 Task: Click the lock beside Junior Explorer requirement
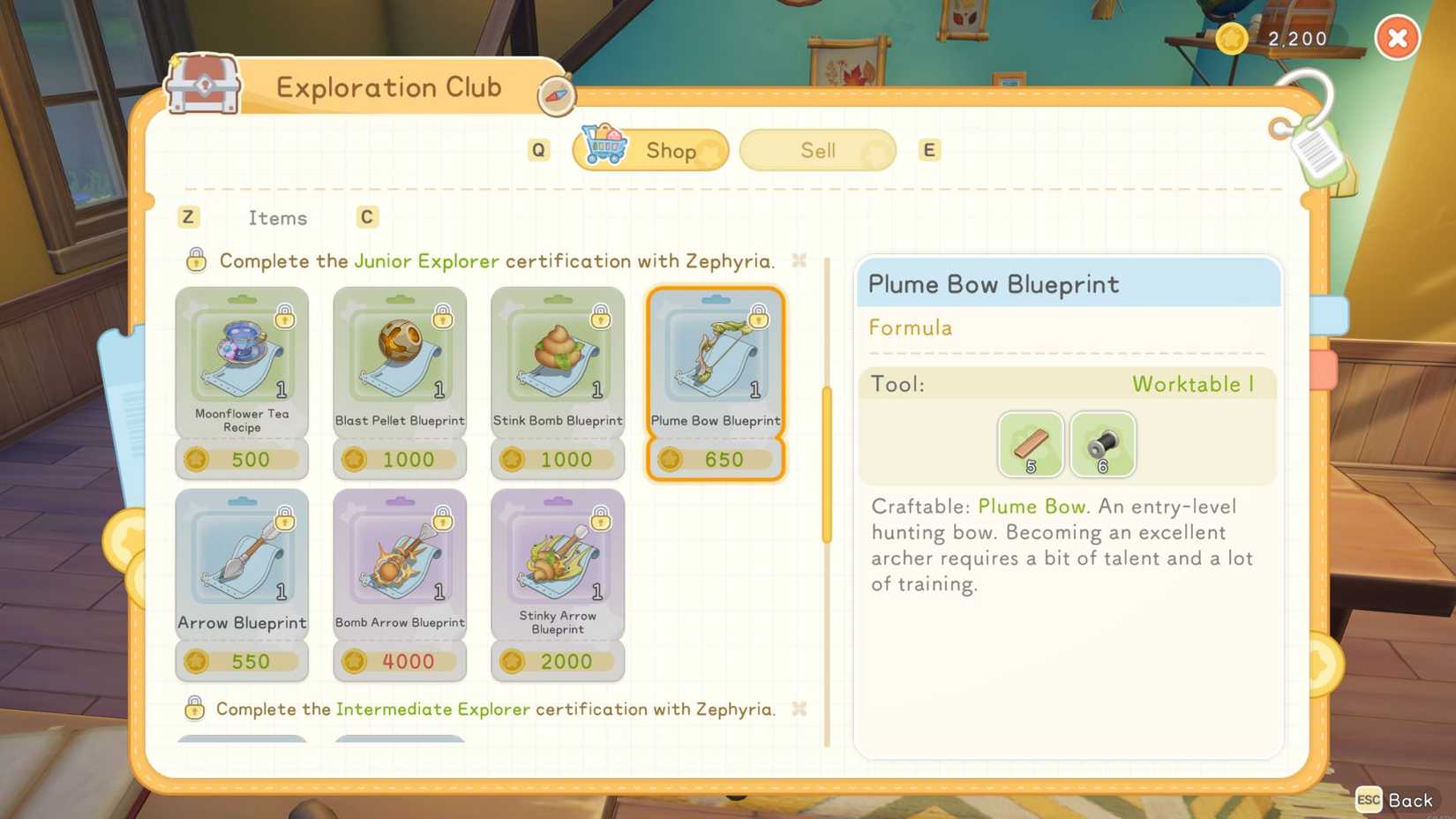(x=195, y=260)
